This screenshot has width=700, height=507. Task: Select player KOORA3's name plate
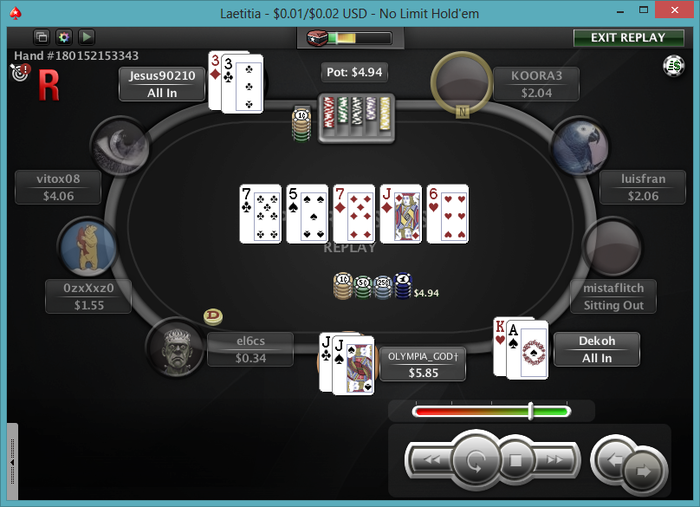tap(536, 84)
